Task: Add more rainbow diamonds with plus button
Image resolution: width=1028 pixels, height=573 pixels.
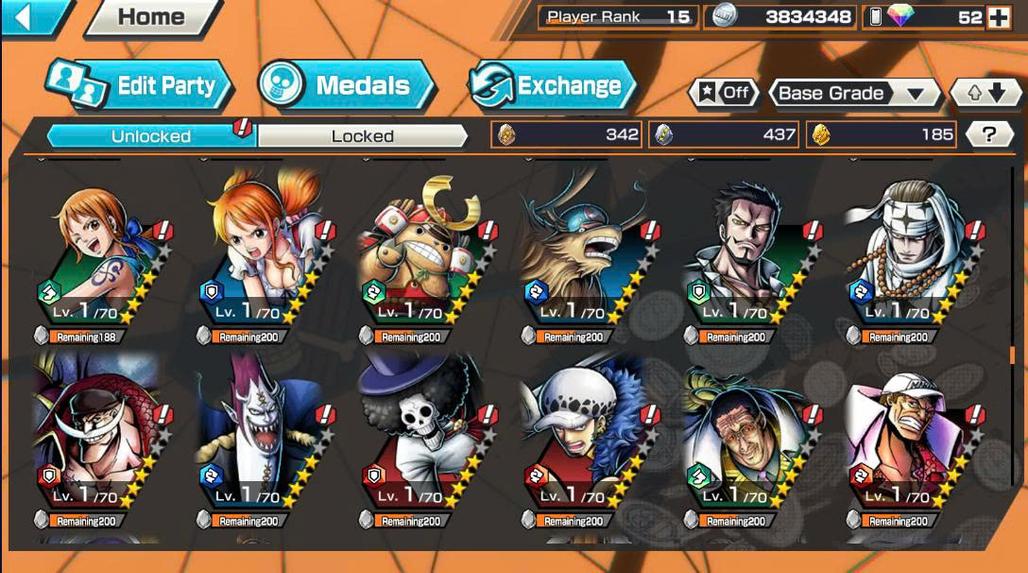Action: point(998,17)
